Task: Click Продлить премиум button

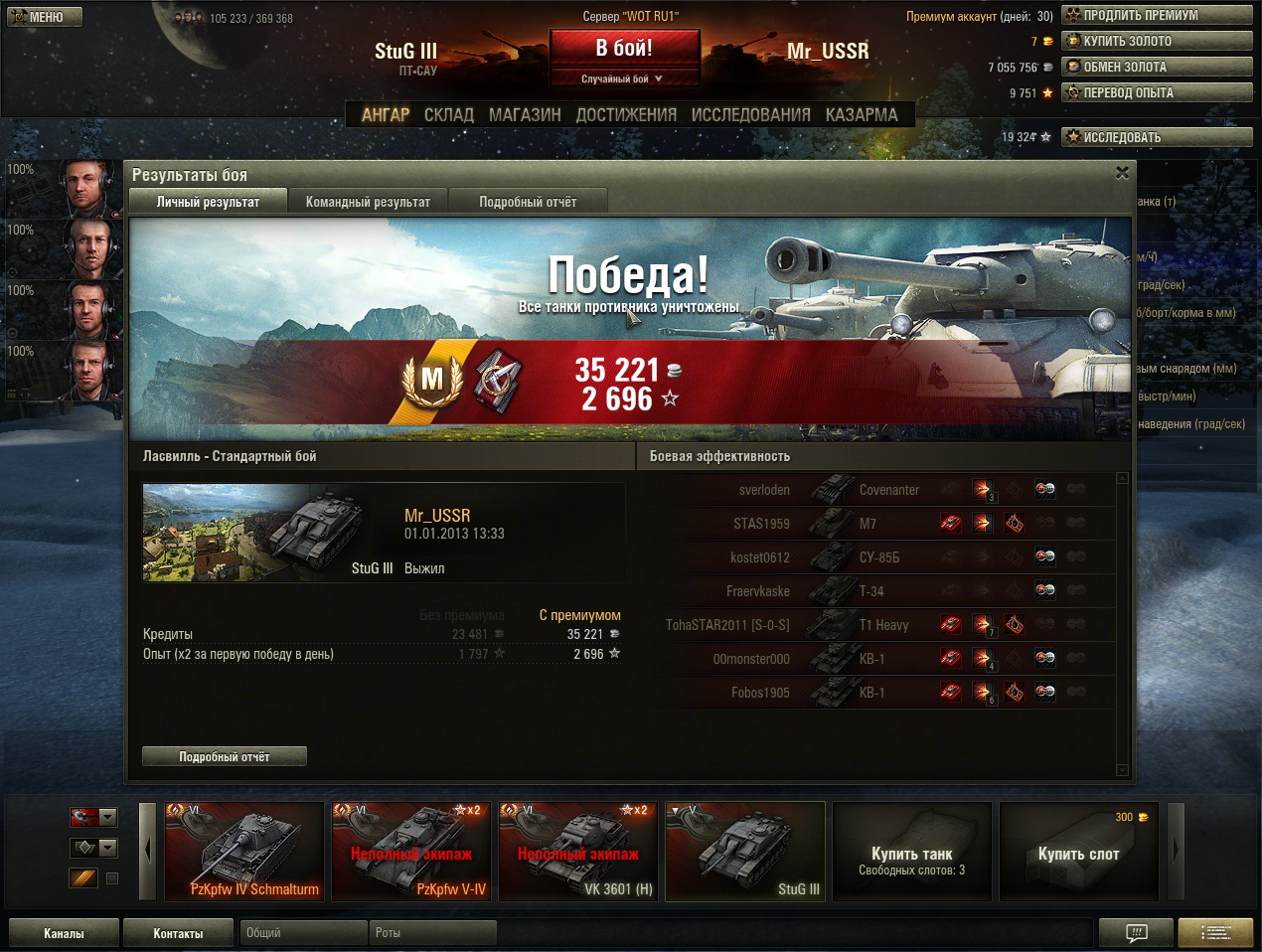Action: coord(1156,16)
